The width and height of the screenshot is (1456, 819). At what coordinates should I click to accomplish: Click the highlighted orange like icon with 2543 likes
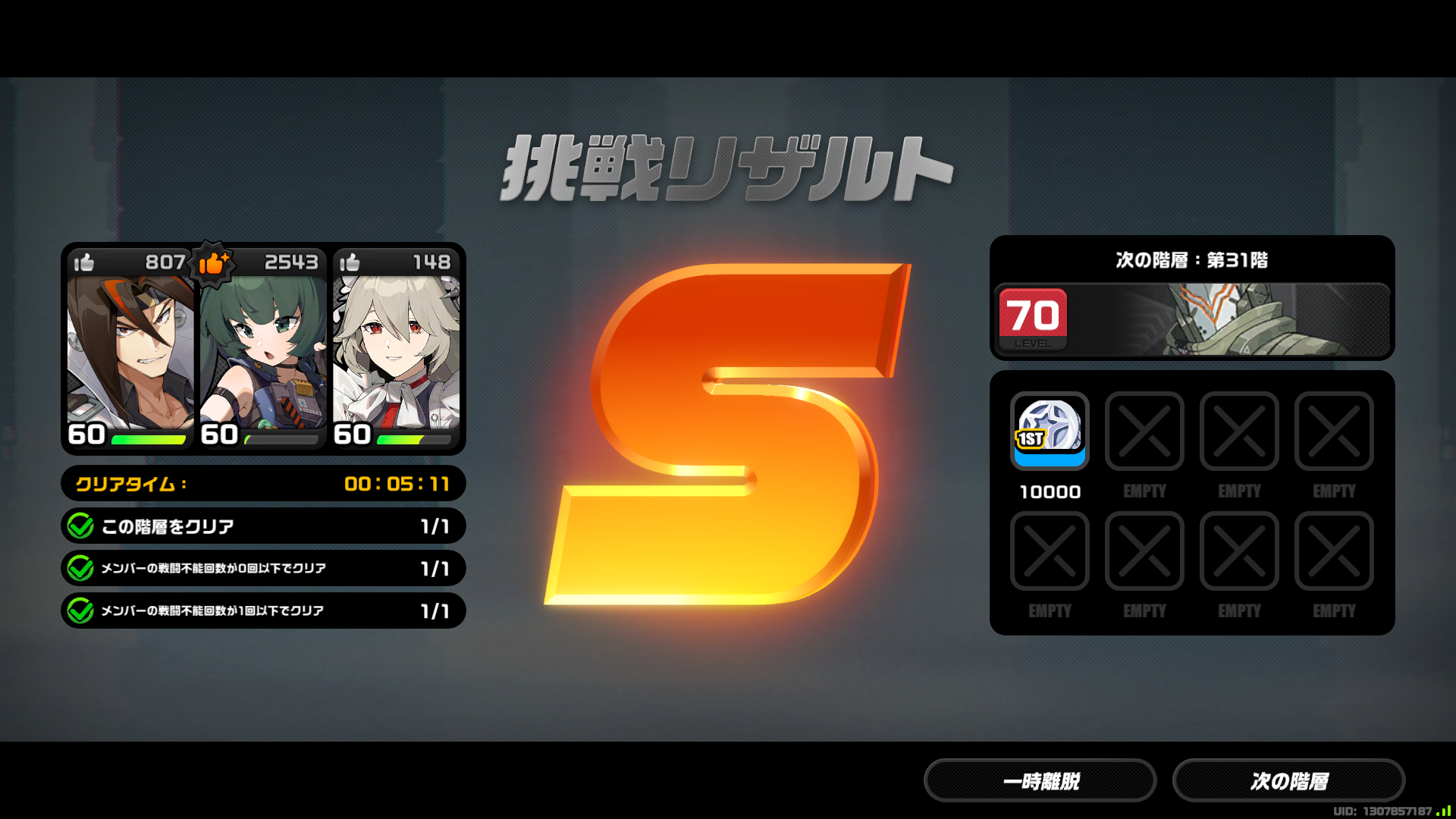point(212,262)
